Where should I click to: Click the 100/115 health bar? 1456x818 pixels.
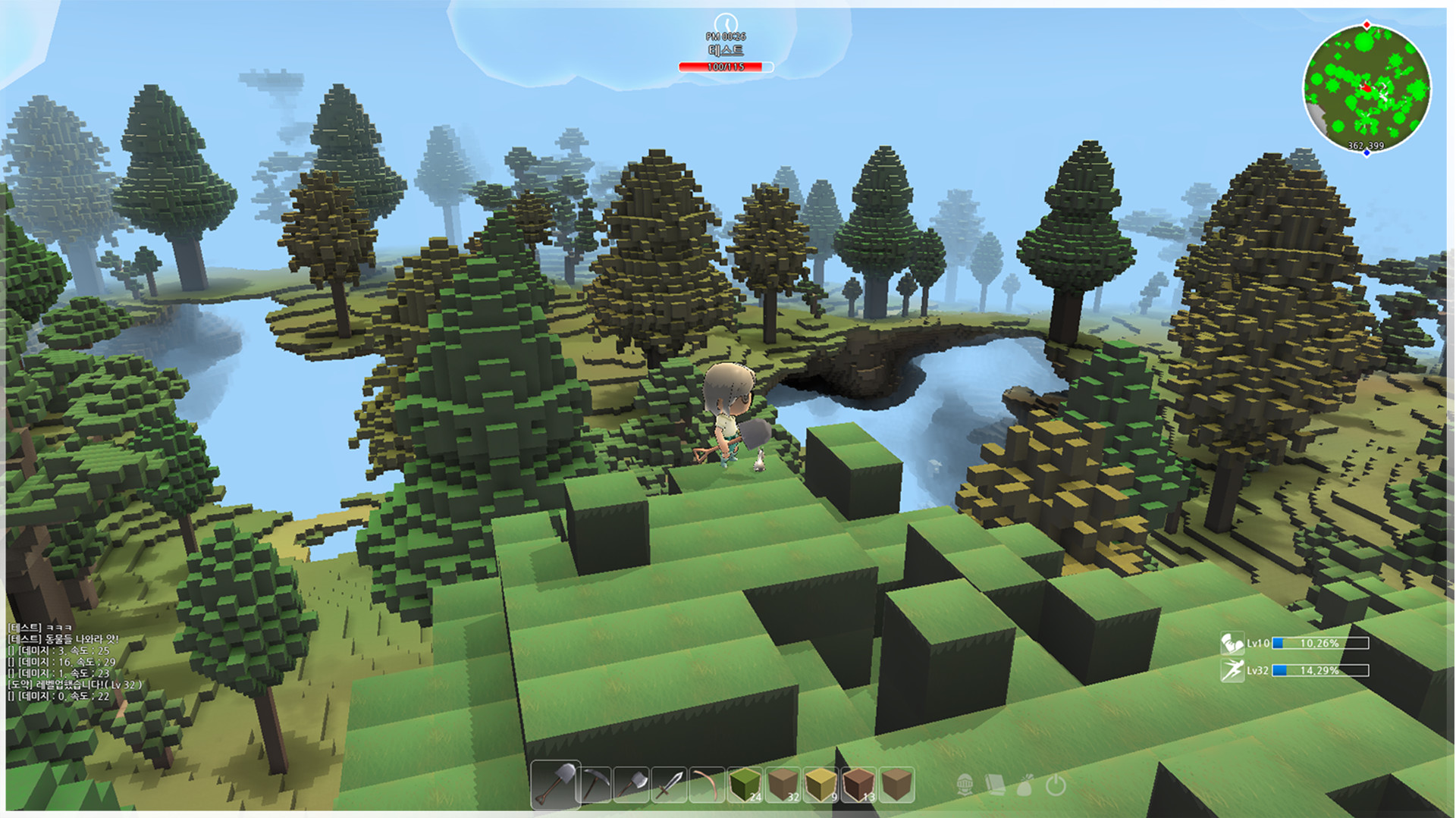click(726, 66)
